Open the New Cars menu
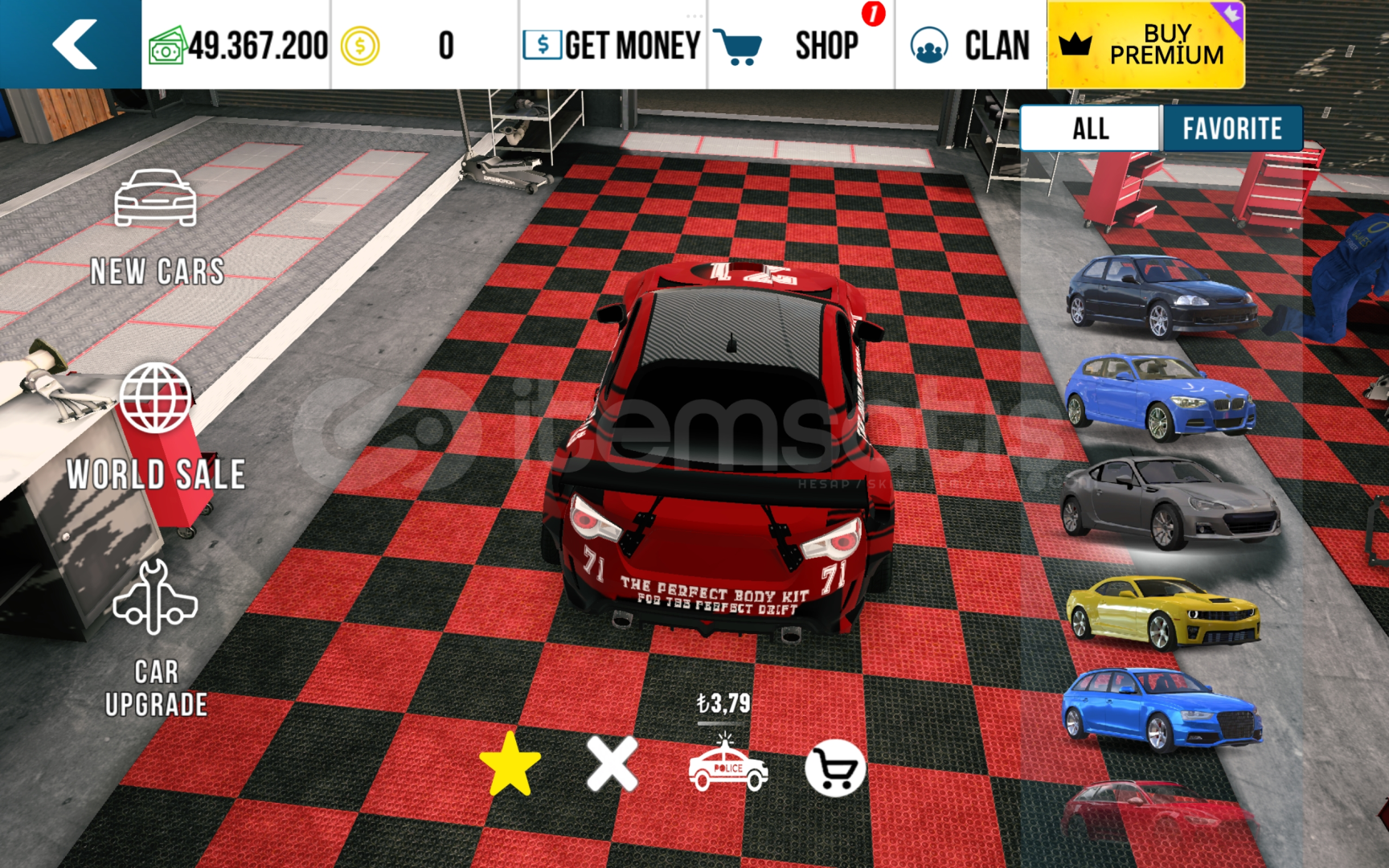Viewport: 1389px width, 868px height. [x=156, y=227]
